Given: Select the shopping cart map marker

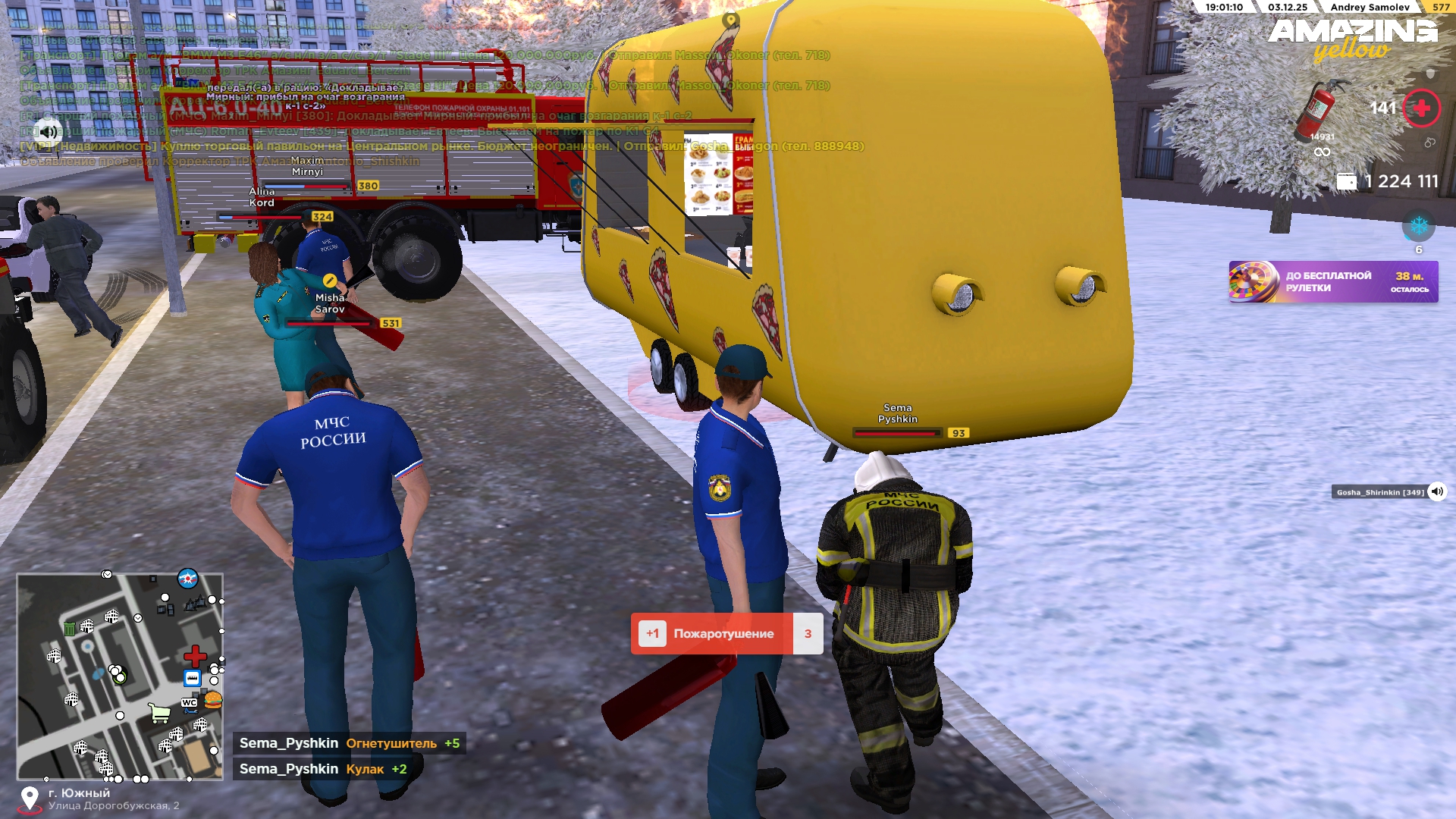Looking at the screenshot, I should (x=159, y=714).
